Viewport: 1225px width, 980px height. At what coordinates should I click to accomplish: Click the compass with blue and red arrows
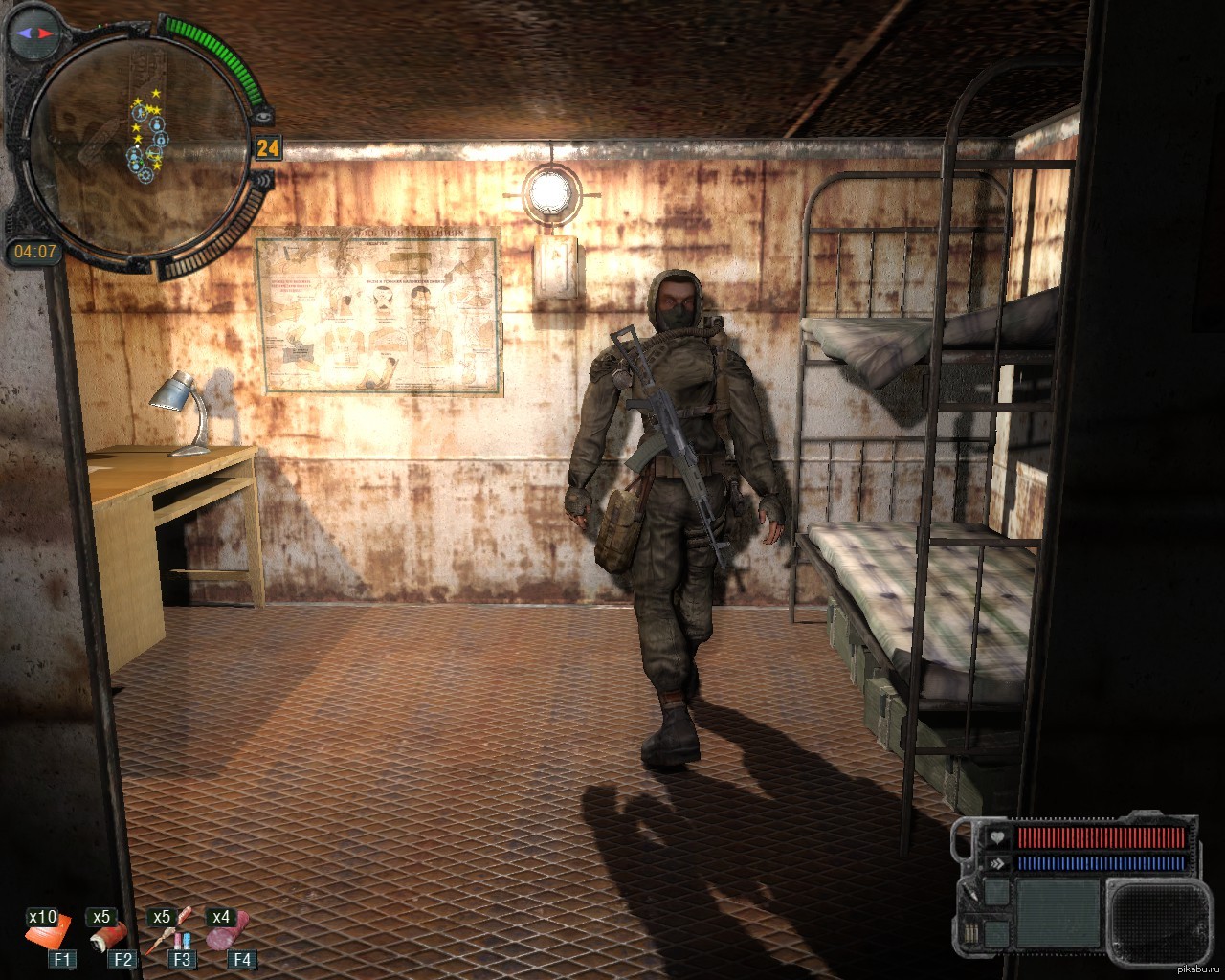click(x=33, y=33)
